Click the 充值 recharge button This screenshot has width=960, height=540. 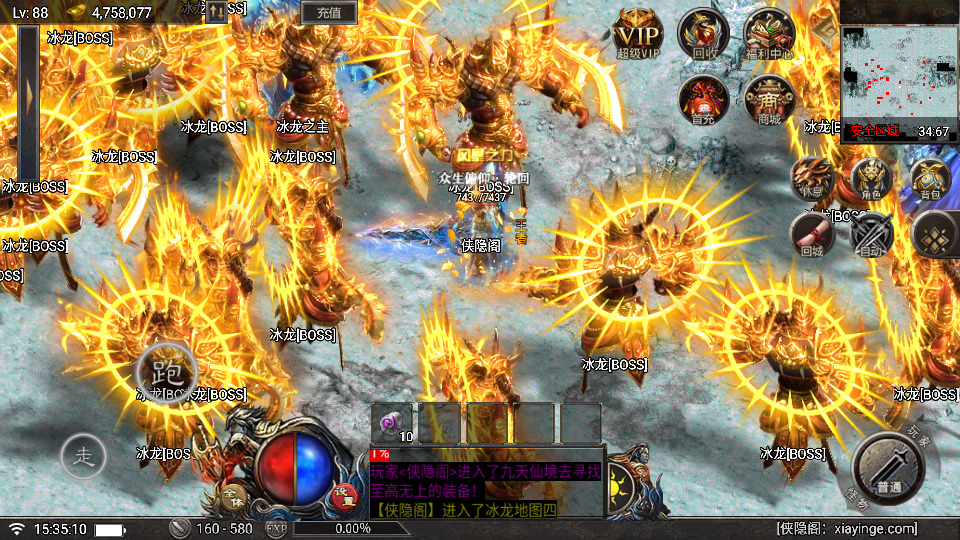329,12
